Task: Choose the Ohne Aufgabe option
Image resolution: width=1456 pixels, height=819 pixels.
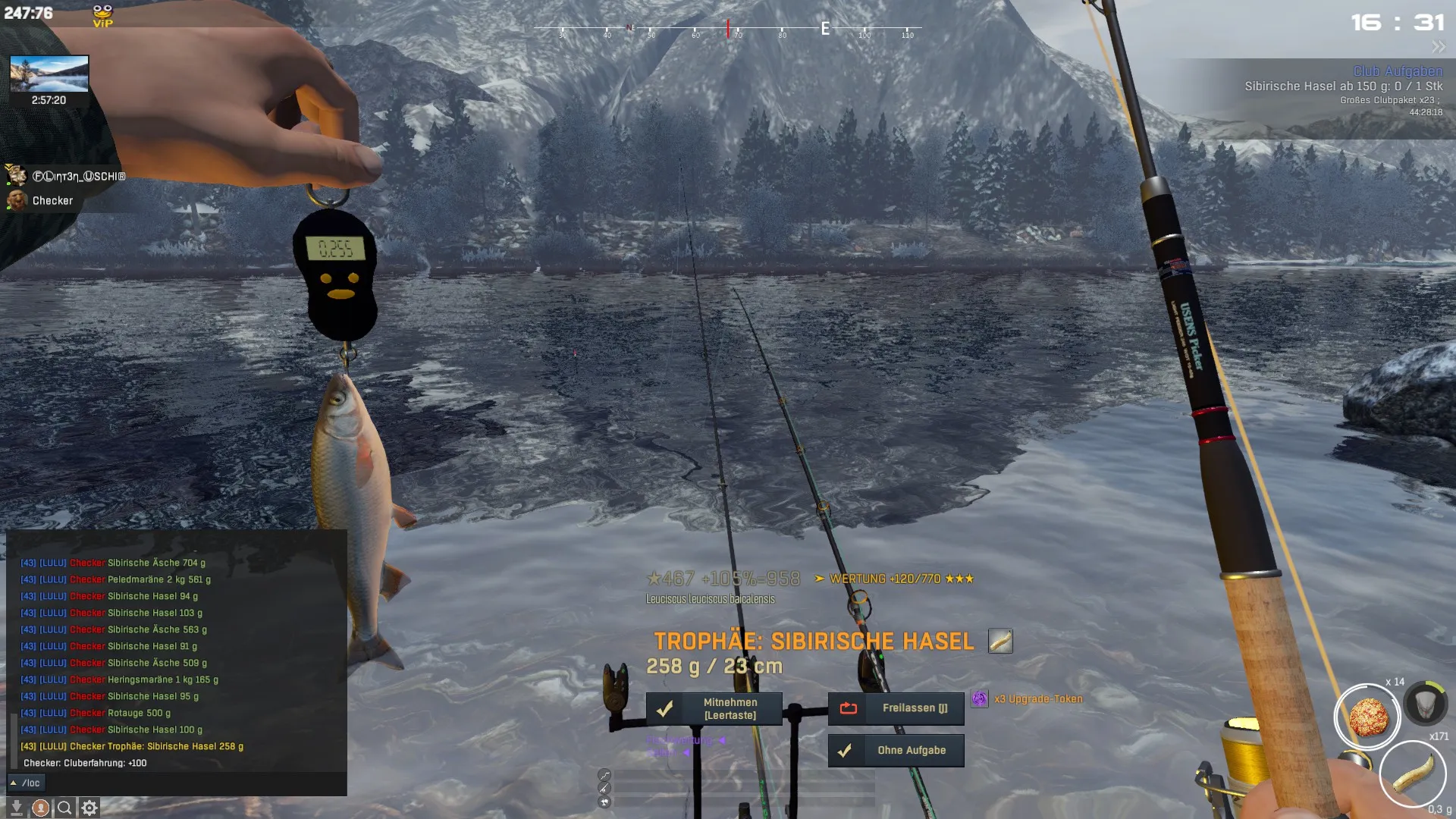Action: point(896,750)
